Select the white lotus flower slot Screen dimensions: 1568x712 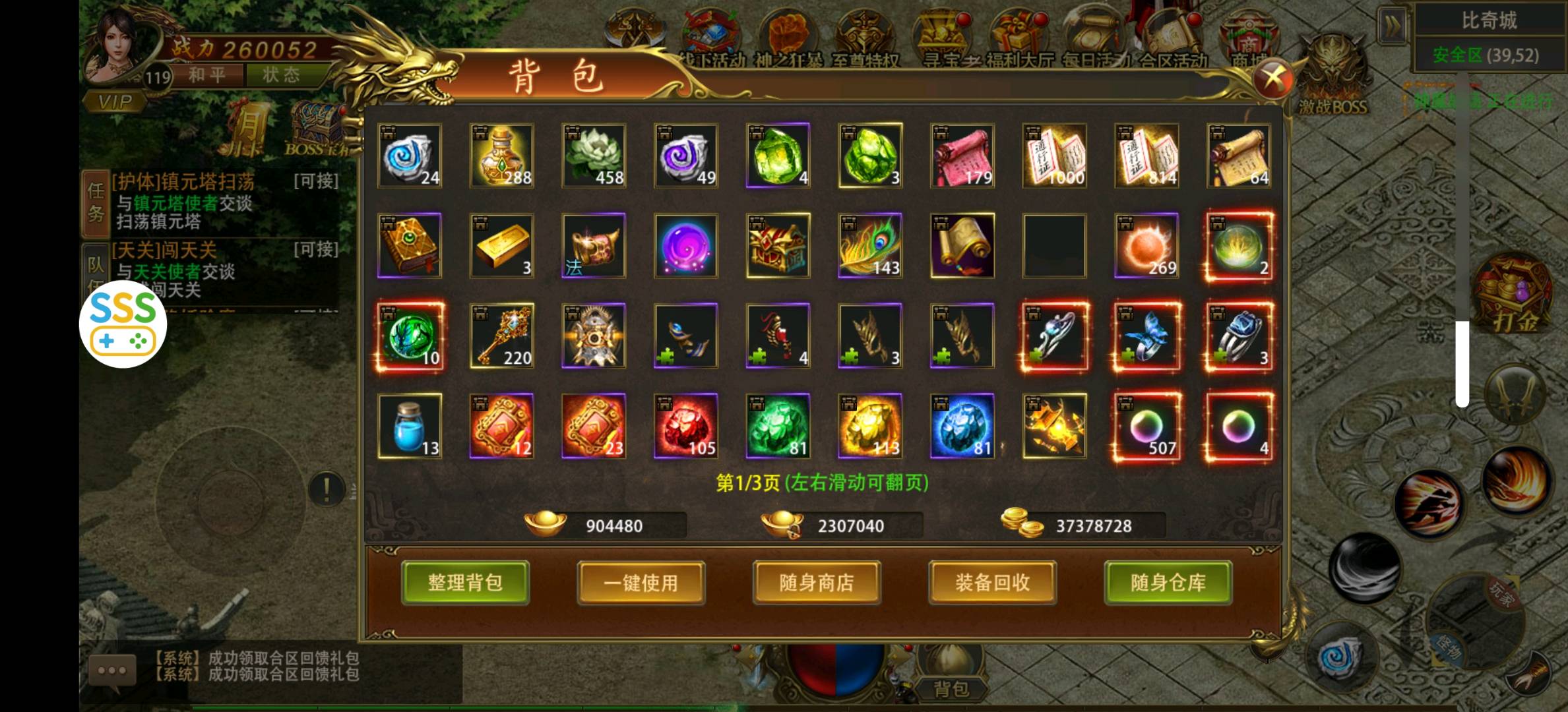coord(594,156)
